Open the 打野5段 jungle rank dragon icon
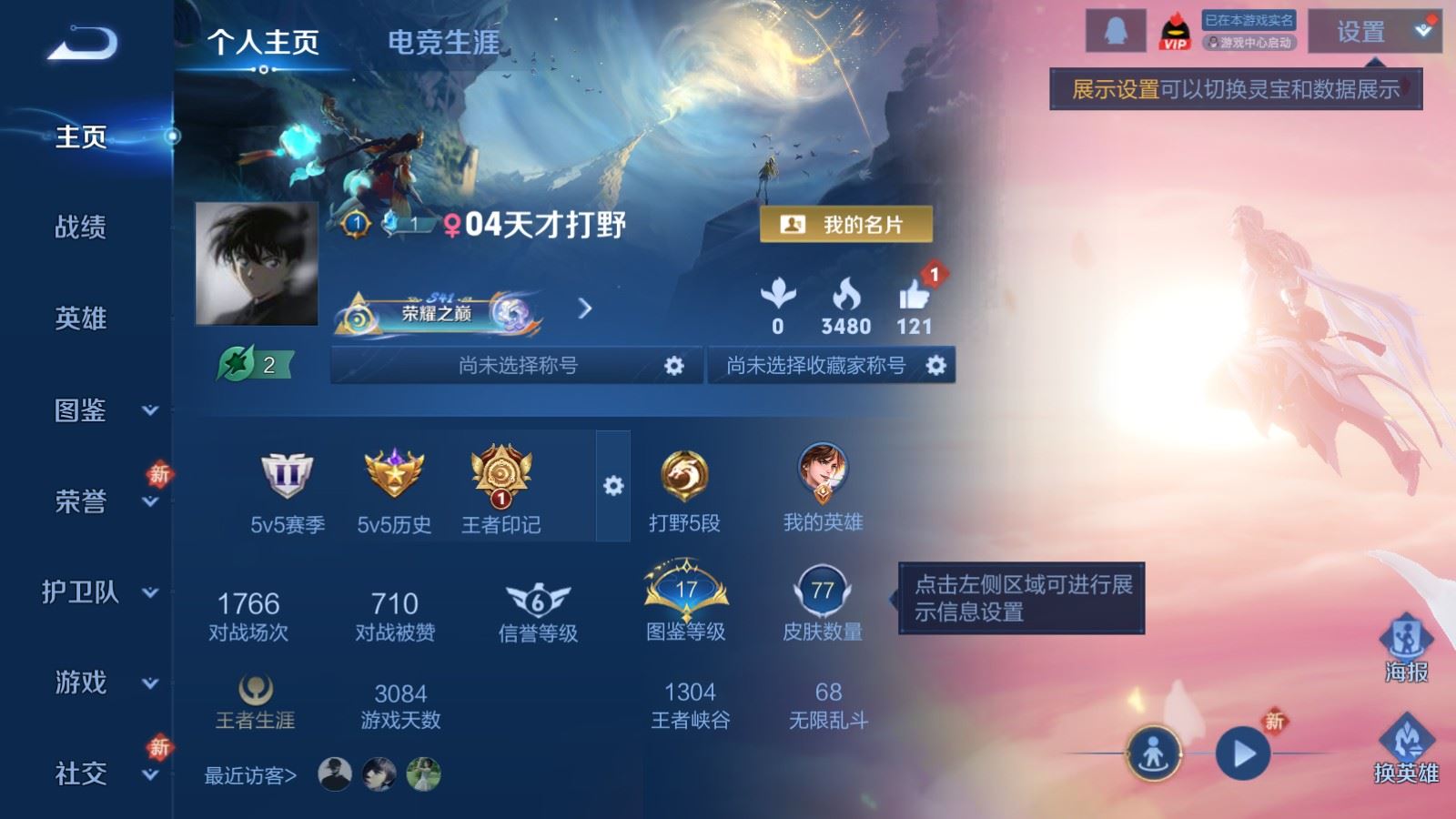1456x819 pixels. [684, 473]
